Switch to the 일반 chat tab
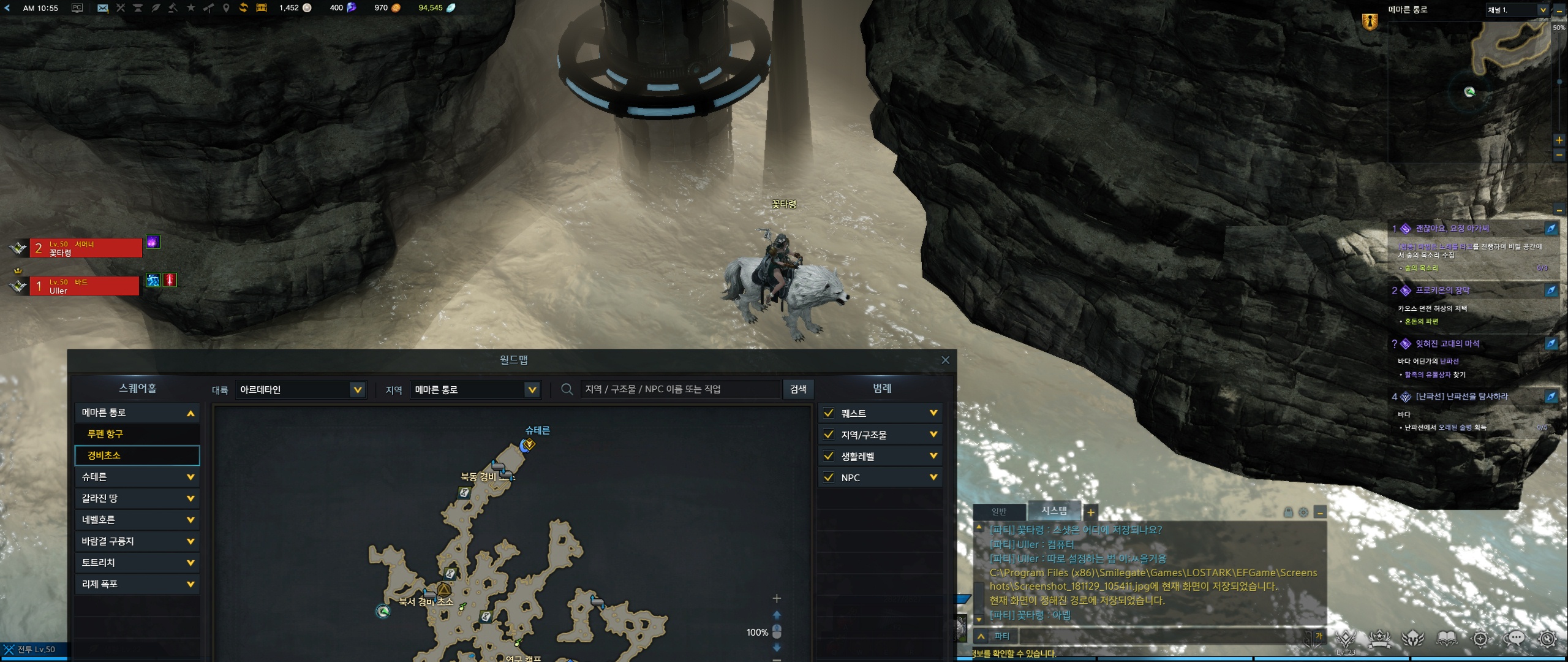 (x=999, y=511)
